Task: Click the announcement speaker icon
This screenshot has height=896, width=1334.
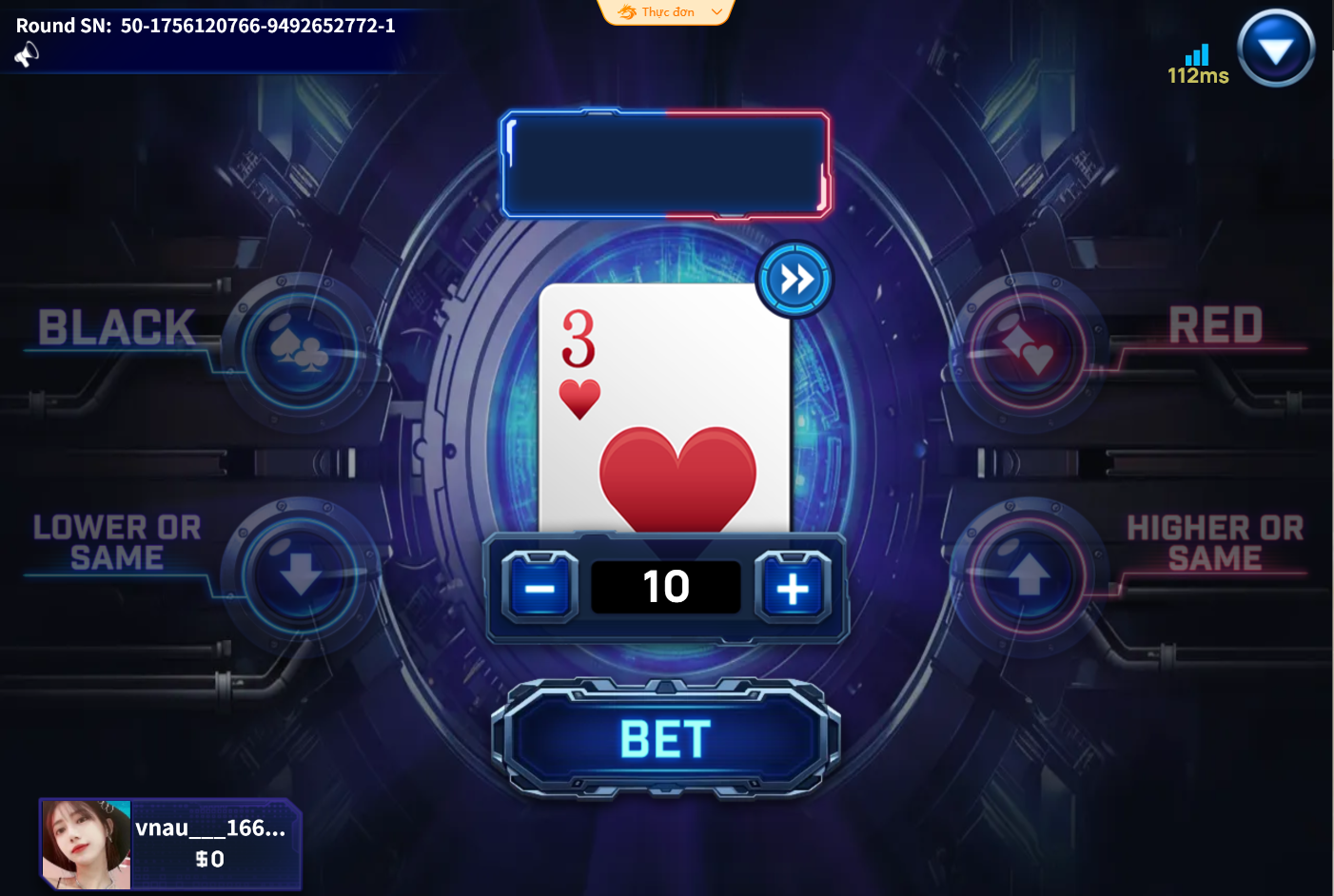Action: (x=26, y=54)
